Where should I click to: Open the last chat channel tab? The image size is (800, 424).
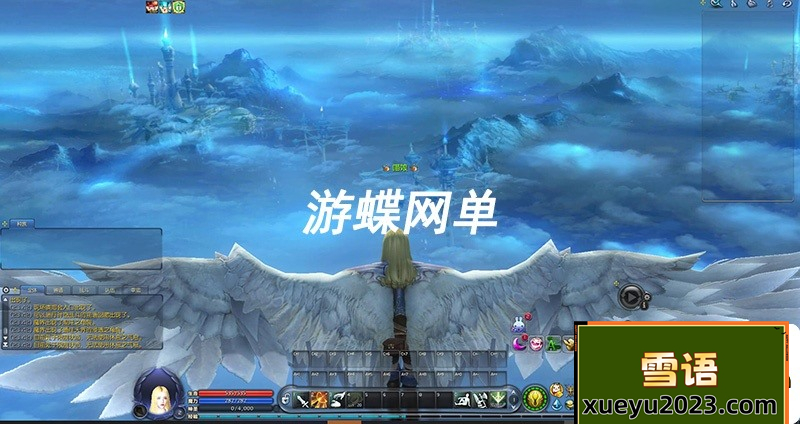(137, 290)
